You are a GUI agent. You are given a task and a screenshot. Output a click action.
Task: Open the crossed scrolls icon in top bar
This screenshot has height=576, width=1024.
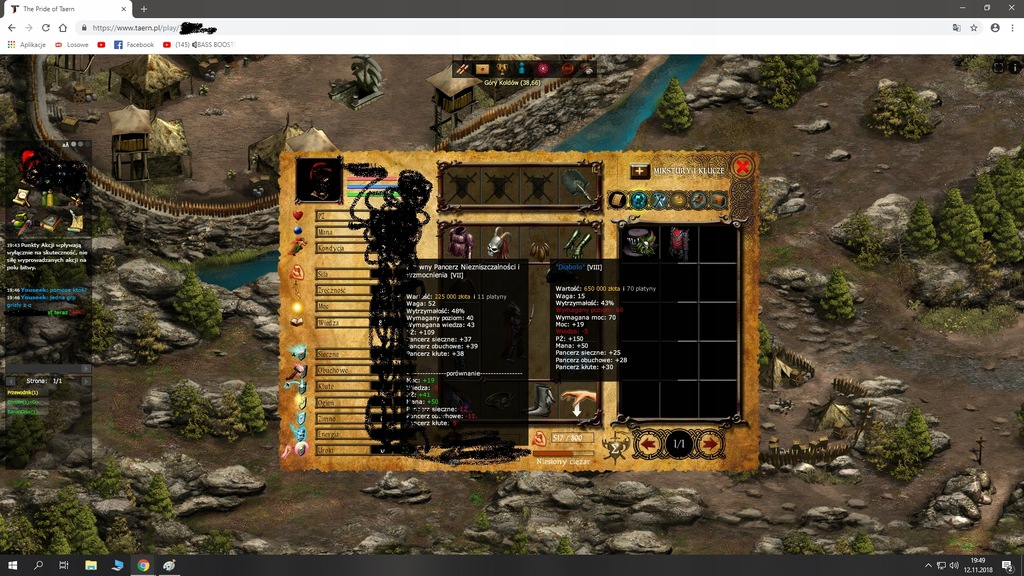[x=464, y=68]
